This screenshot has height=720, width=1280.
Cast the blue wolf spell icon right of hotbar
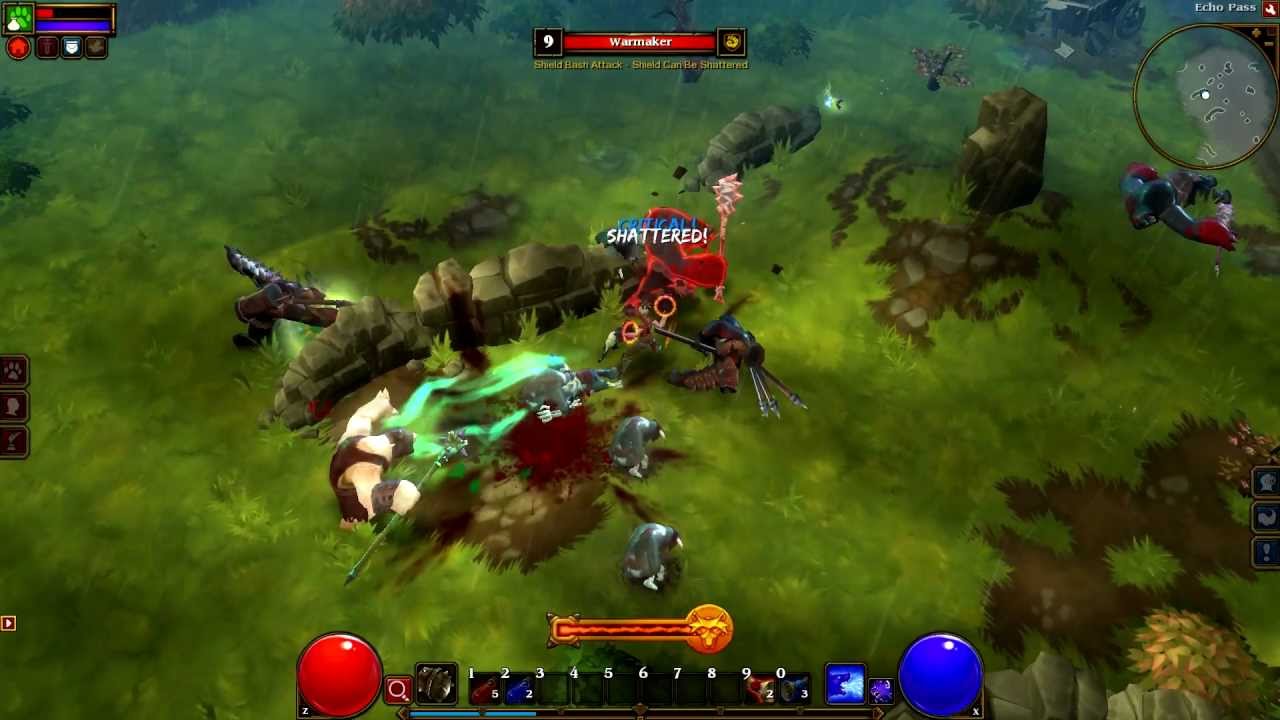pos(845,683)
